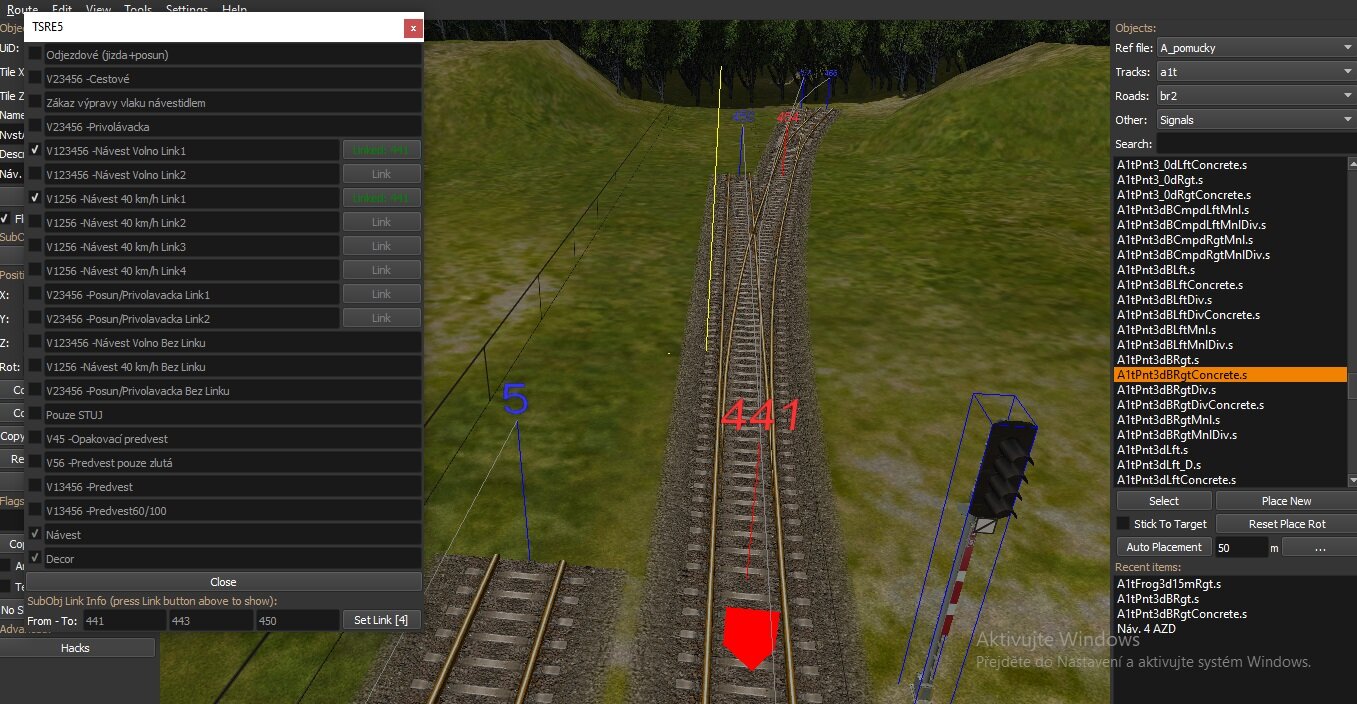The height and width of the screenshot is (704, 1357).
Task: Close the TSRE5 signal dialog
Action: (x=412, y=29)
